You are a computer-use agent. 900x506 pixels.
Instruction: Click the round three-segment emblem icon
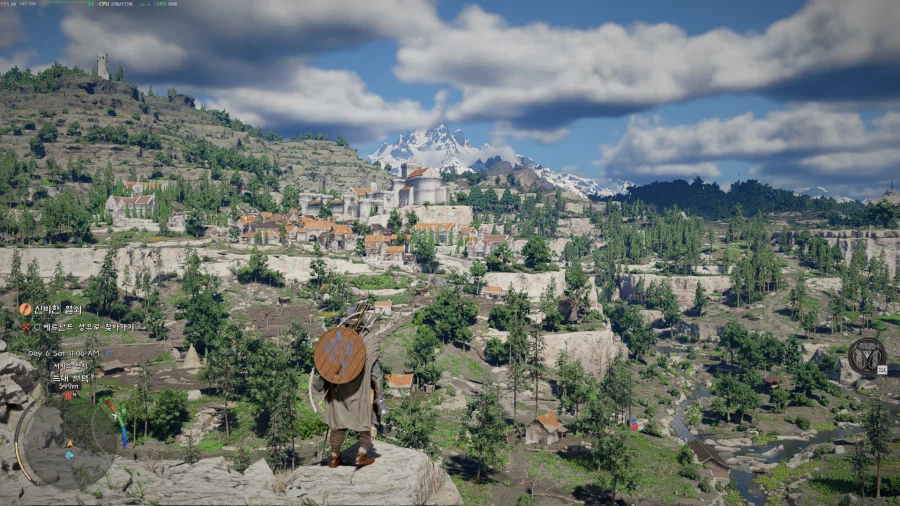tap(866, 354)
